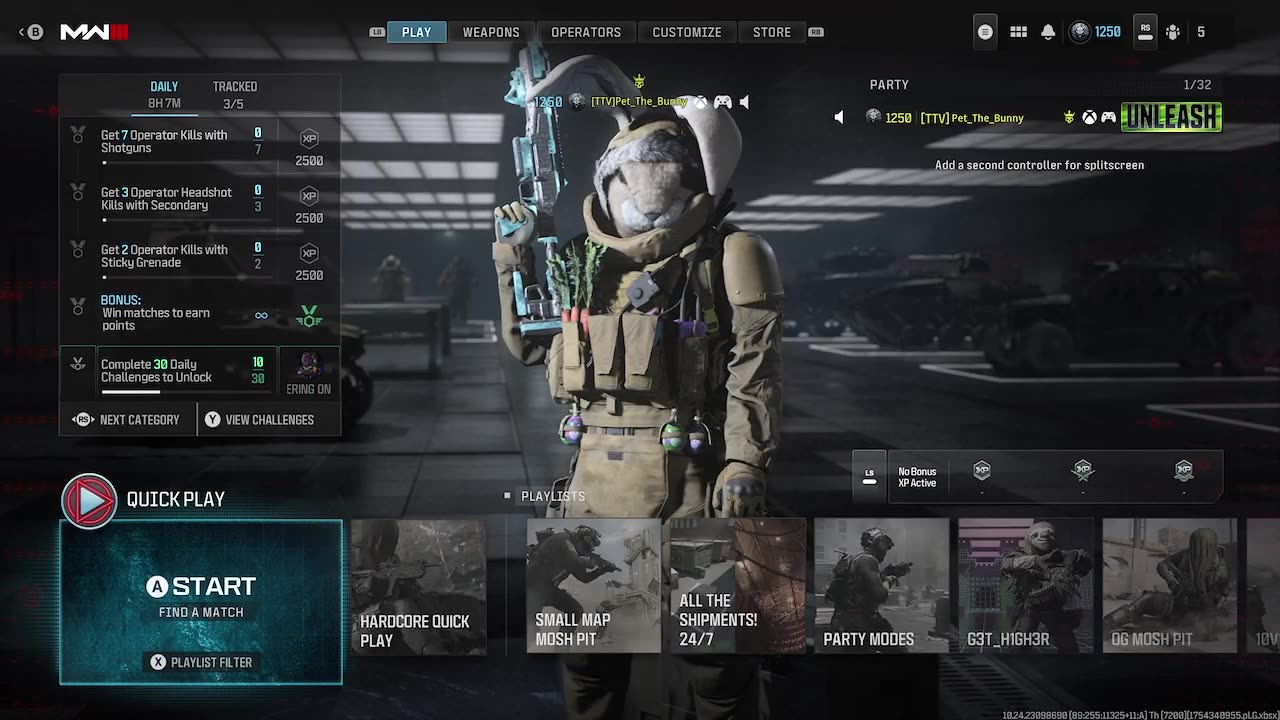Show the Daily challenges tab

[164, 94]
